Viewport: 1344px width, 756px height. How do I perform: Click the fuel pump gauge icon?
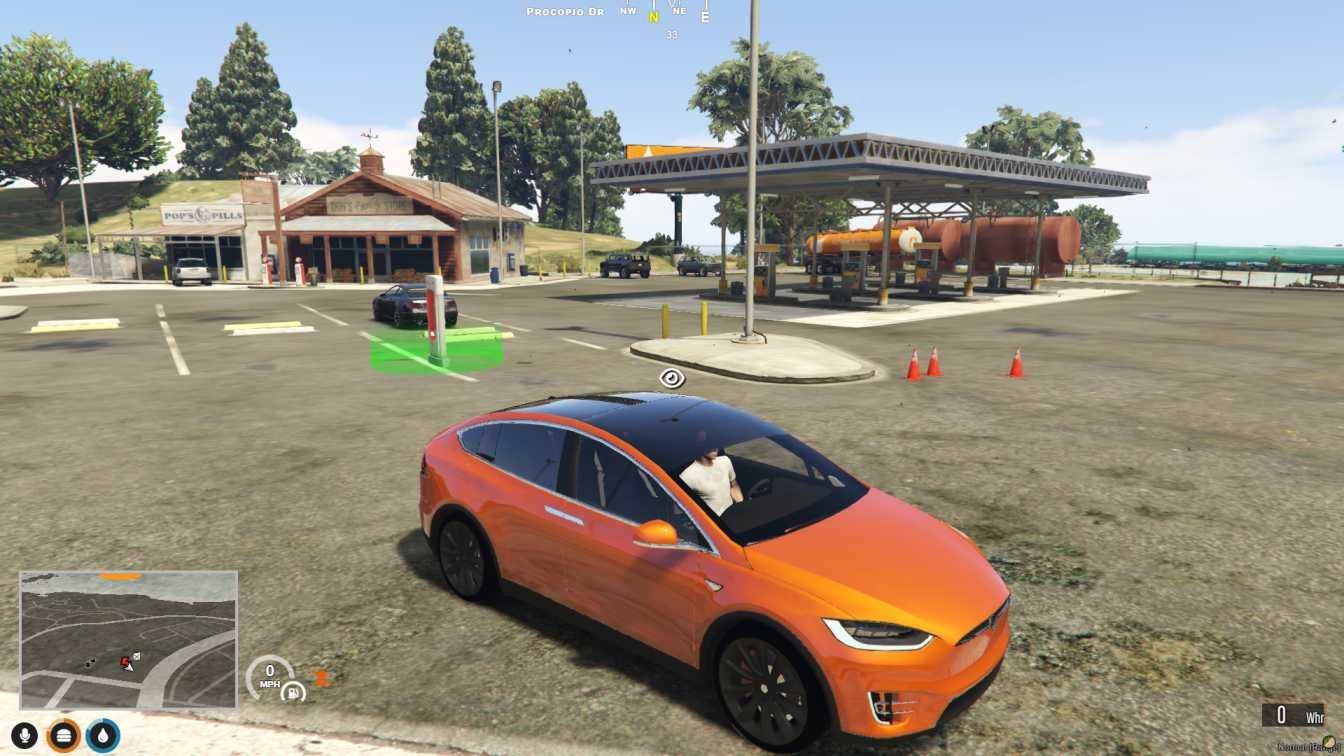(x=292, y=691)
